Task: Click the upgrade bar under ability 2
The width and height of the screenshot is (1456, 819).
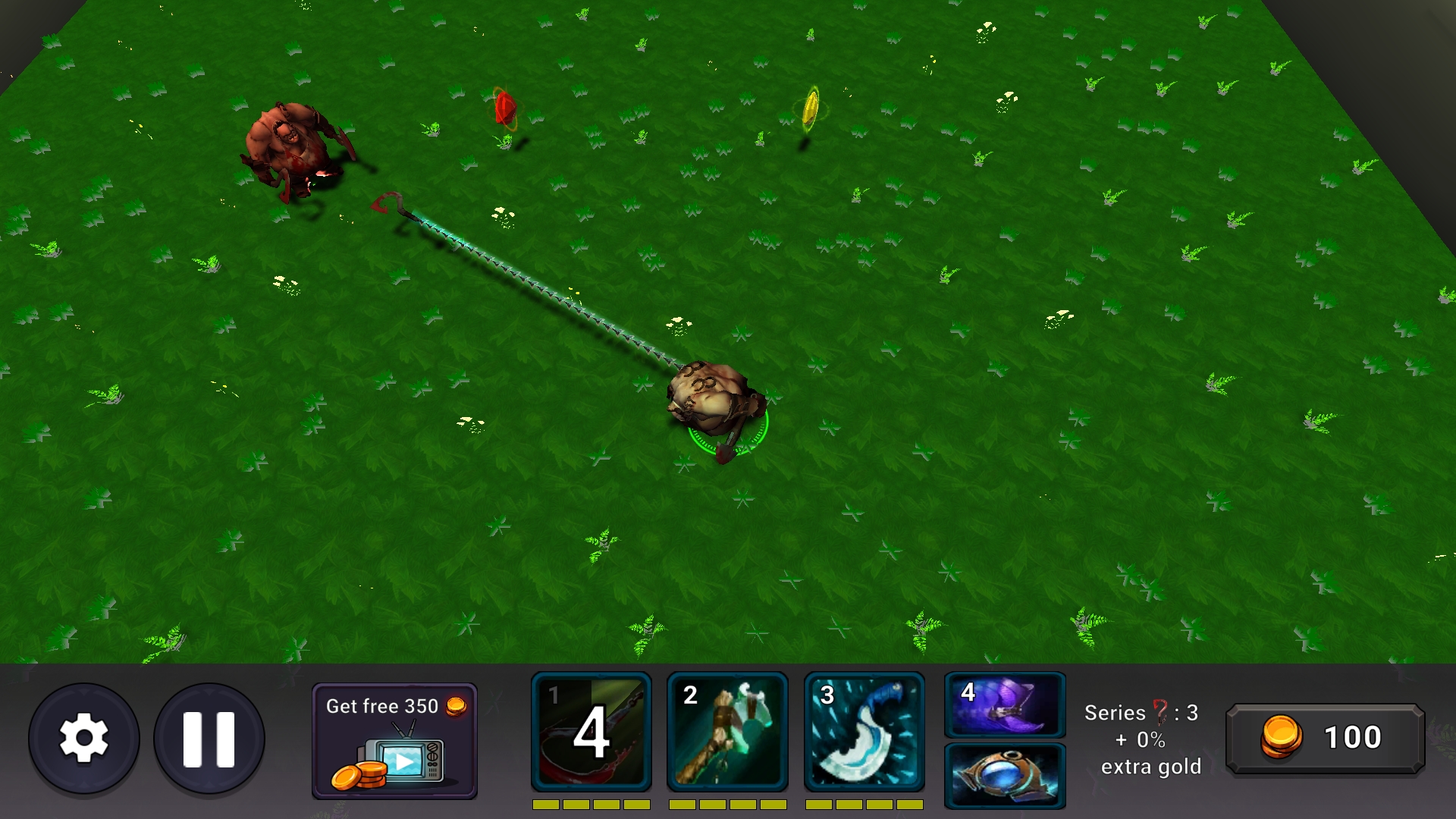Action: (x=728, y=803)
